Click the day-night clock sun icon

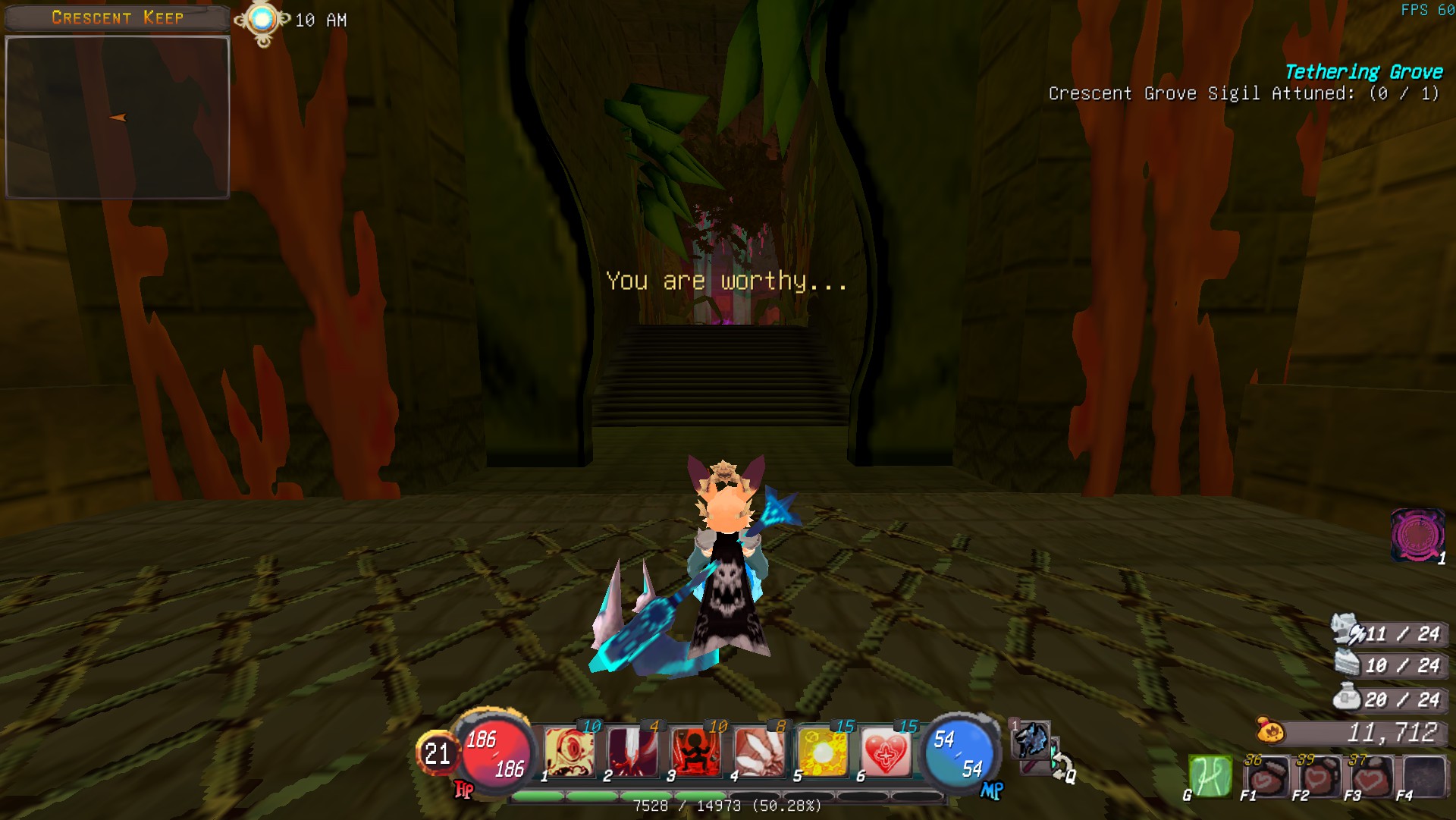pyautogui.click(x=262, y=20)
